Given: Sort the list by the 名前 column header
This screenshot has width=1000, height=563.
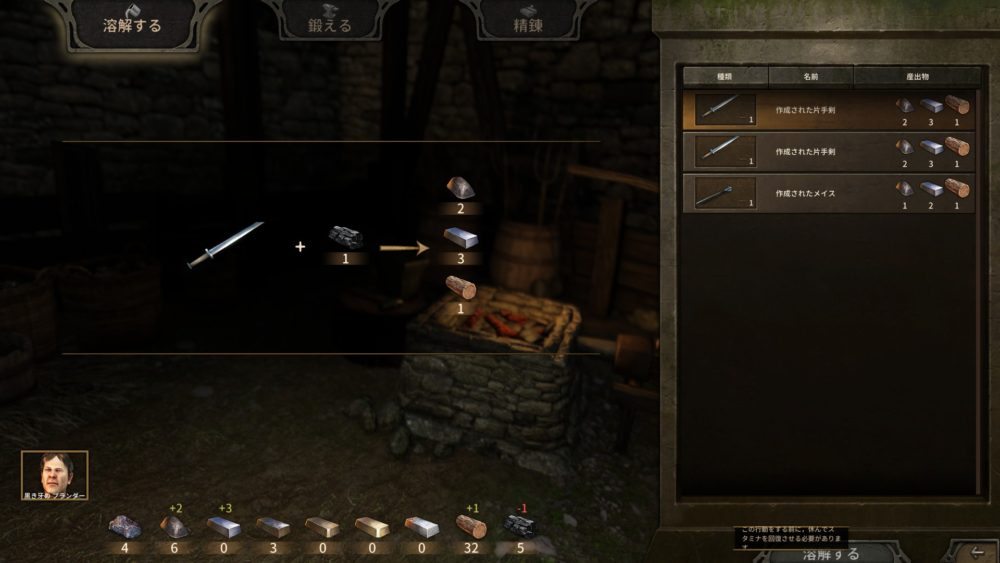Looking at the screenshot, I should (810, 76).
